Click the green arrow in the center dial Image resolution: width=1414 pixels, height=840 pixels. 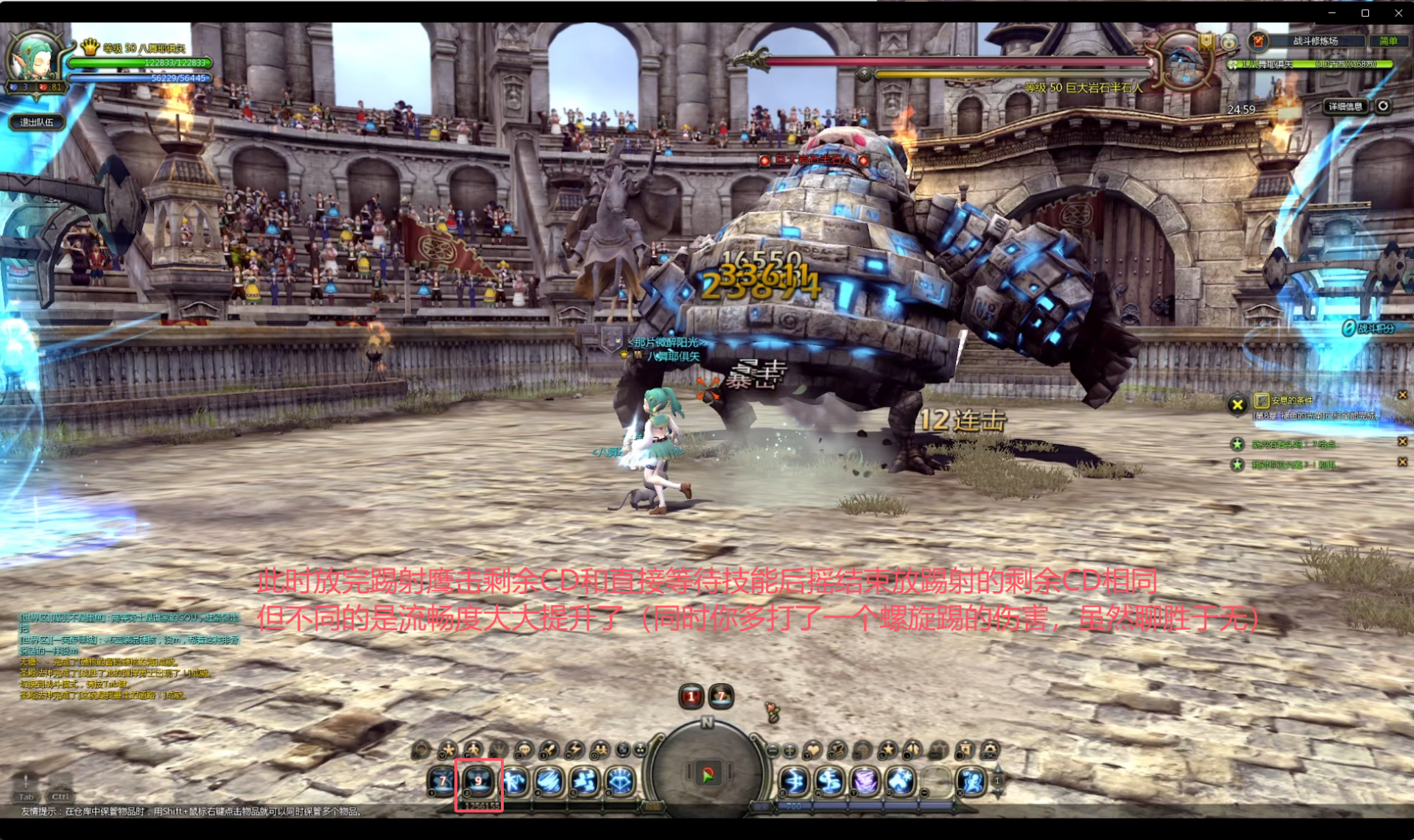708,774
